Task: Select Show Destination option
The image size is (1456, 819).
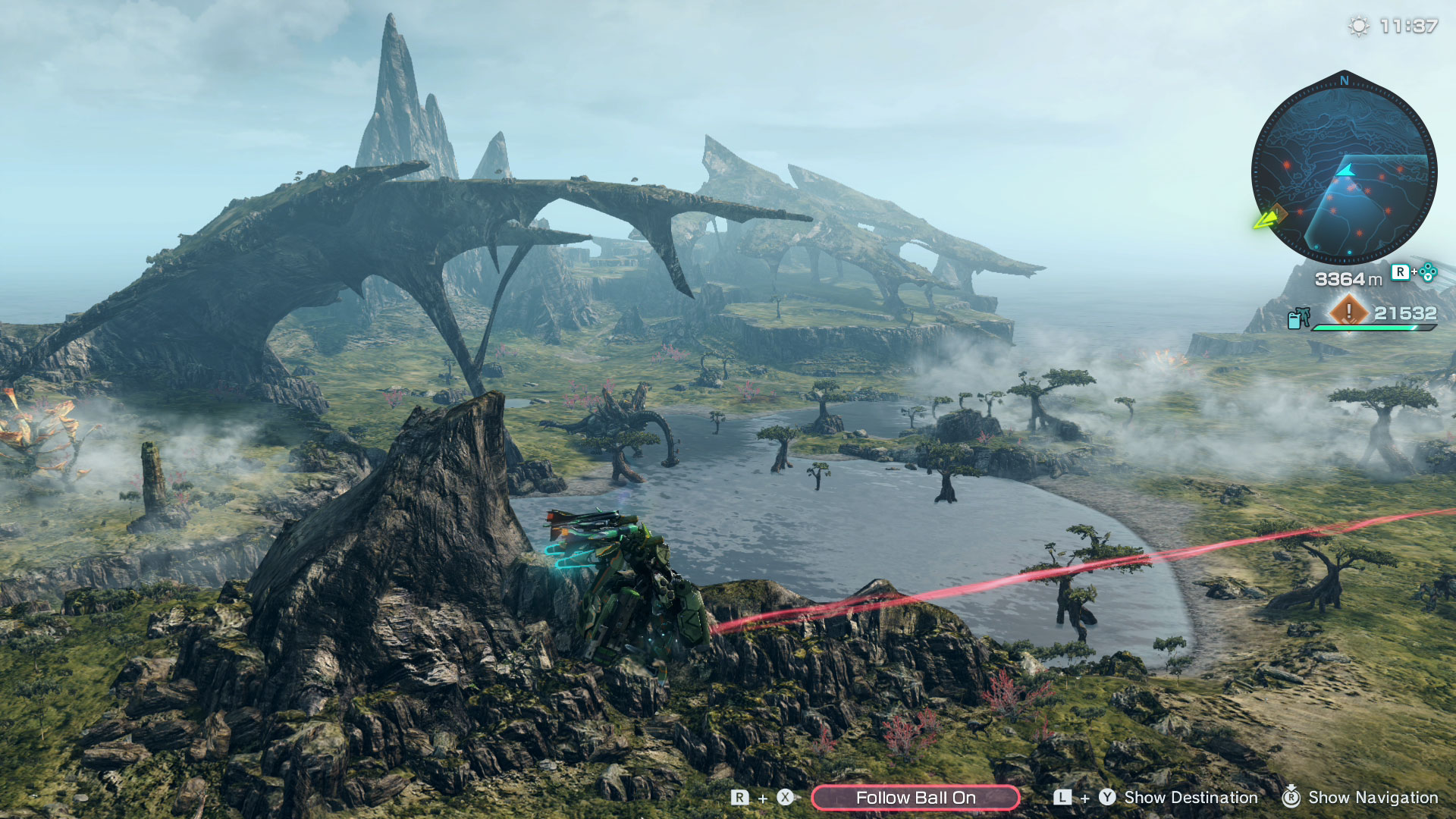Action: point(1190,798)
